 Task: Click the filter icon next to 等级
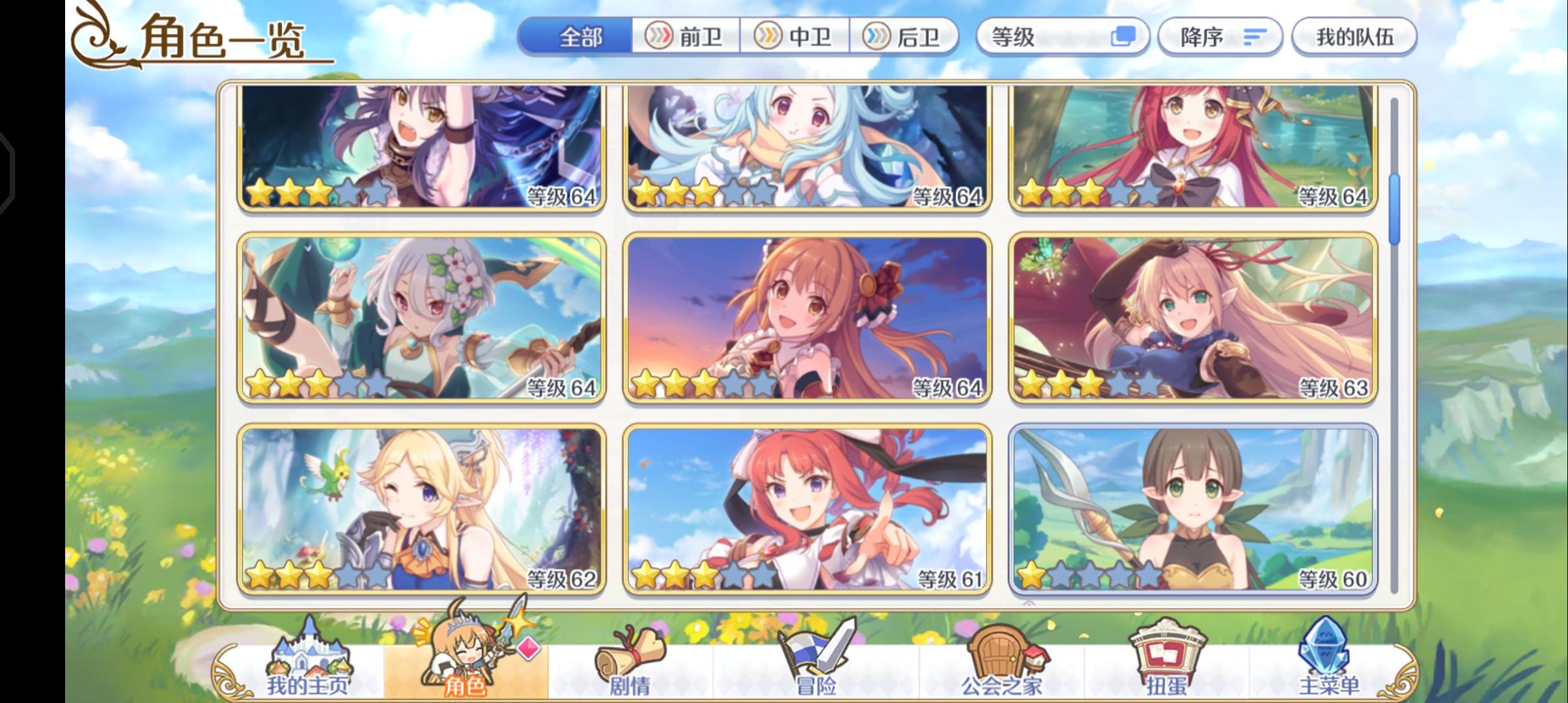pos(1122,37)
